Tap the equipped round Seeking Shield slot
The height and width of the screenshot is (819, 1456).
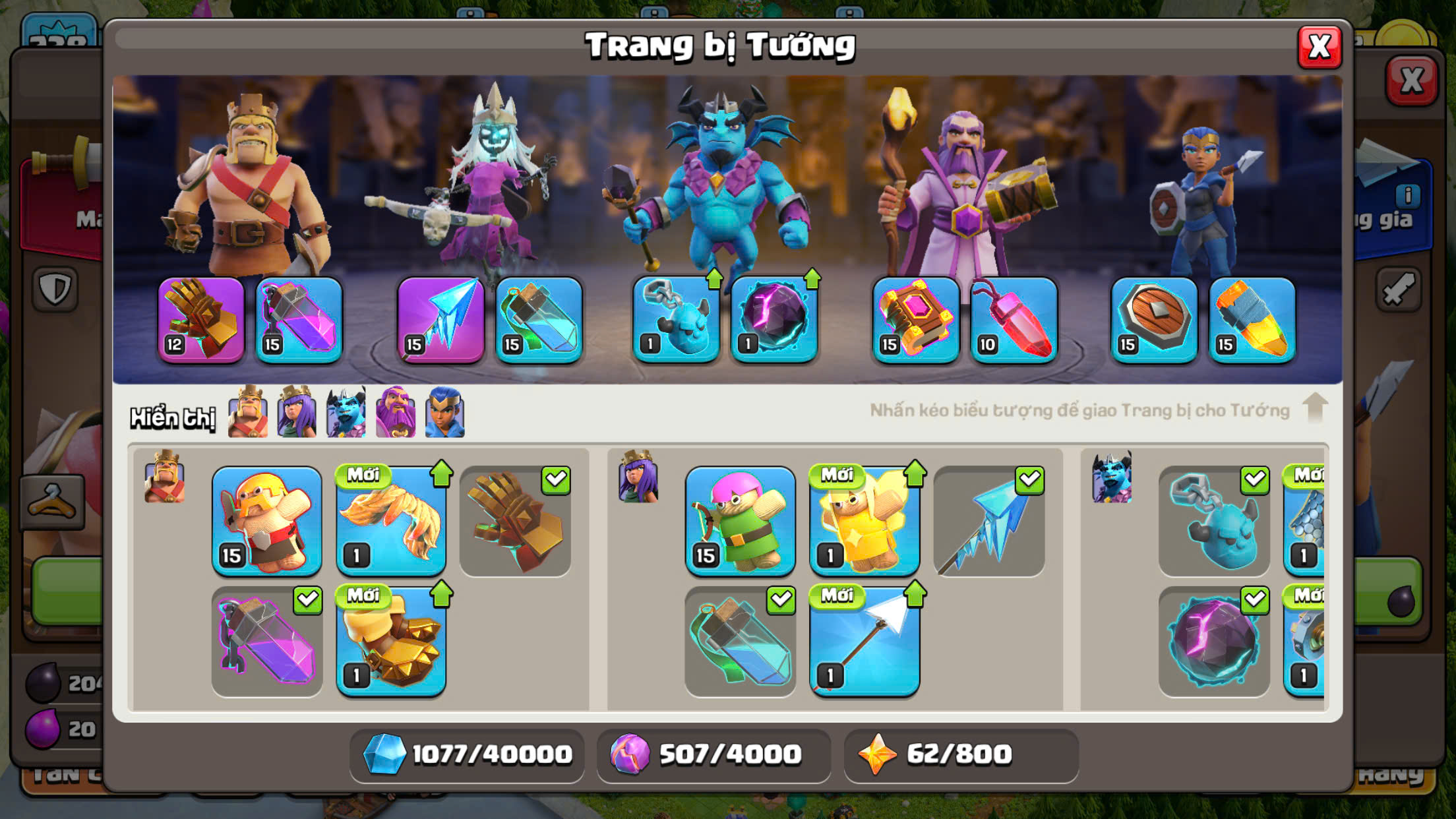(x=1154, y=320)
